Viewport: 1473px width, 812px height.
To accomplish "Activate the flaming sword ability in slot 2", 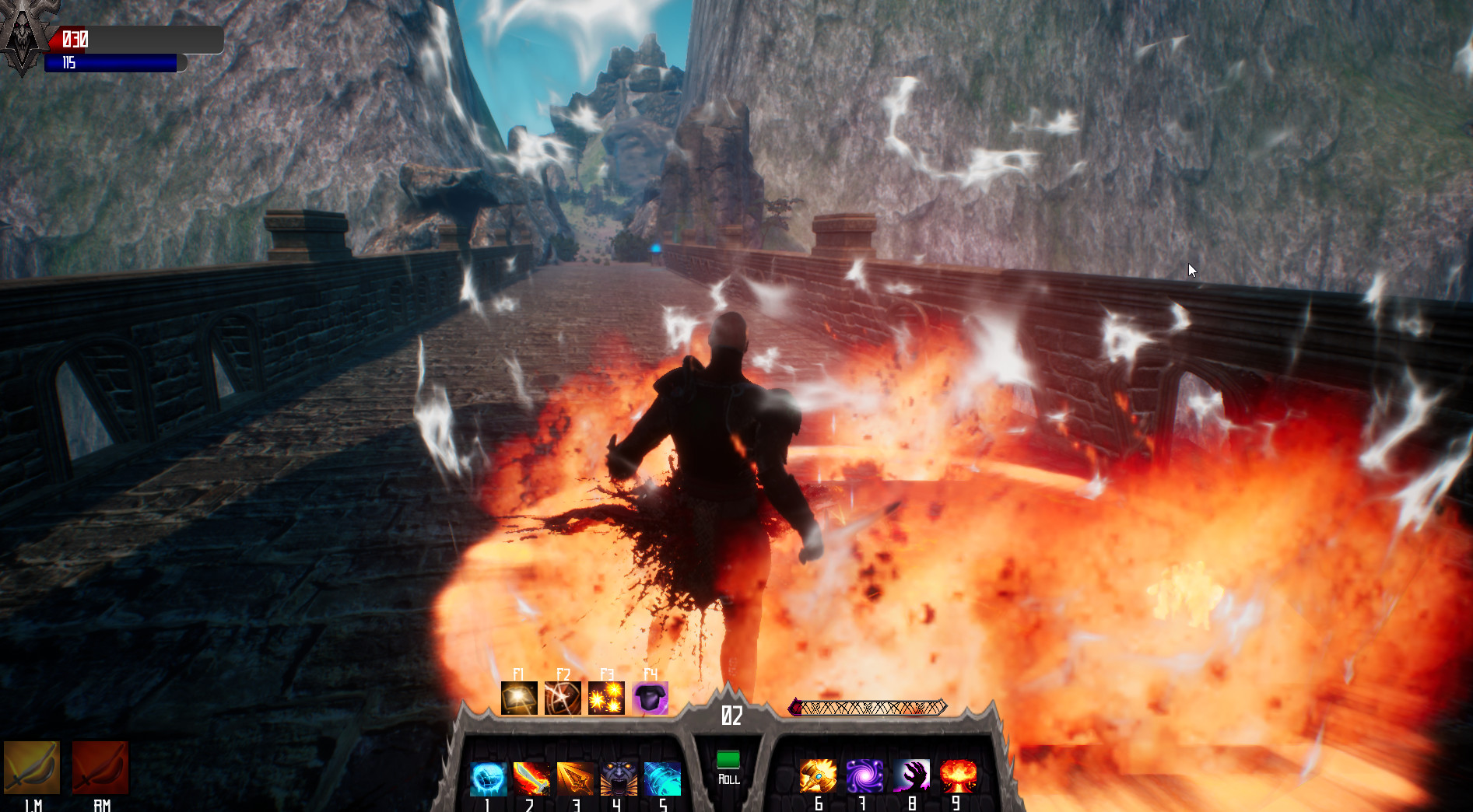I will click(531, 777).
